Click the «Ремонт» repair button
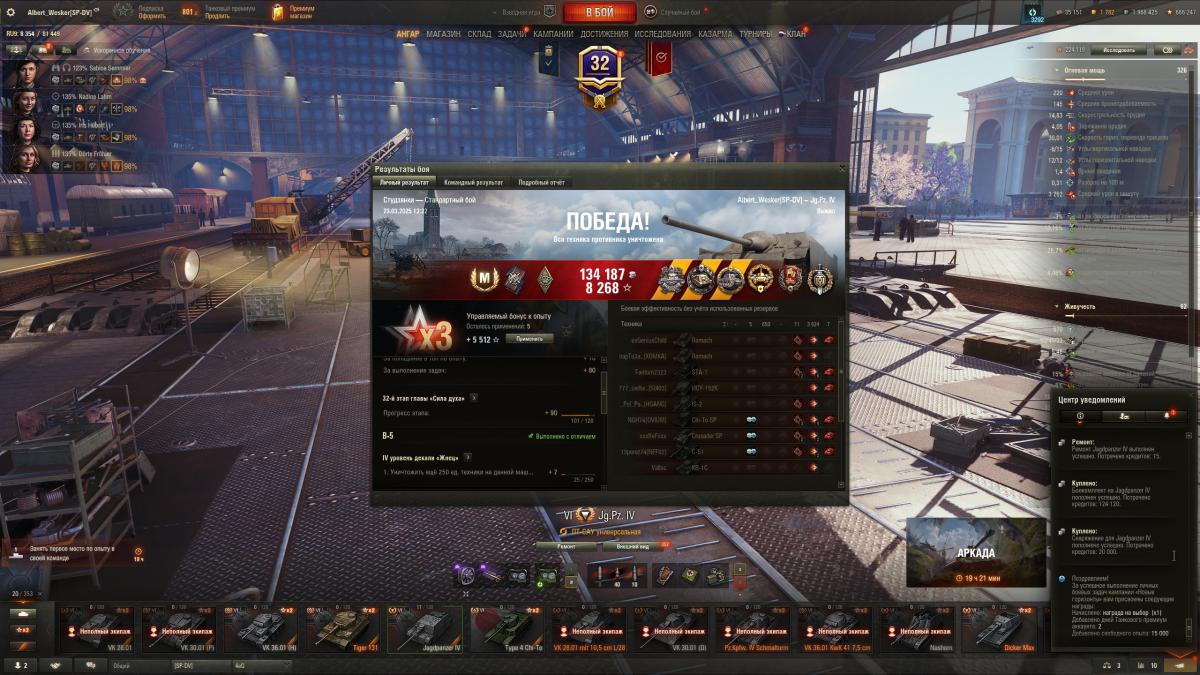 pyautogui.click(x=566, y=547)
